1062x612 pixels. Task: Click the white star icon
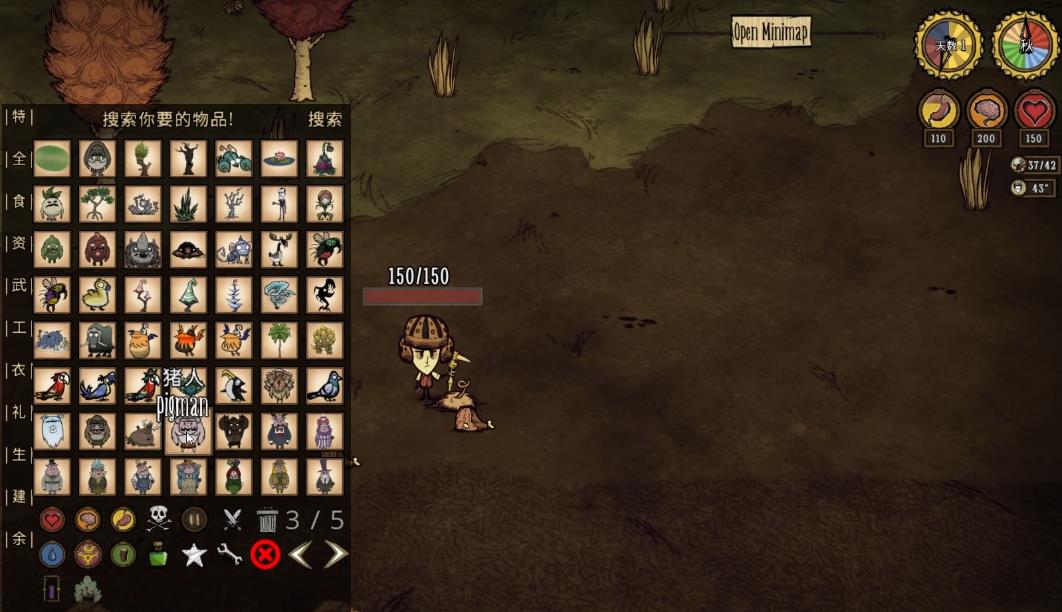pyautogui.click(x=194, y=555)
